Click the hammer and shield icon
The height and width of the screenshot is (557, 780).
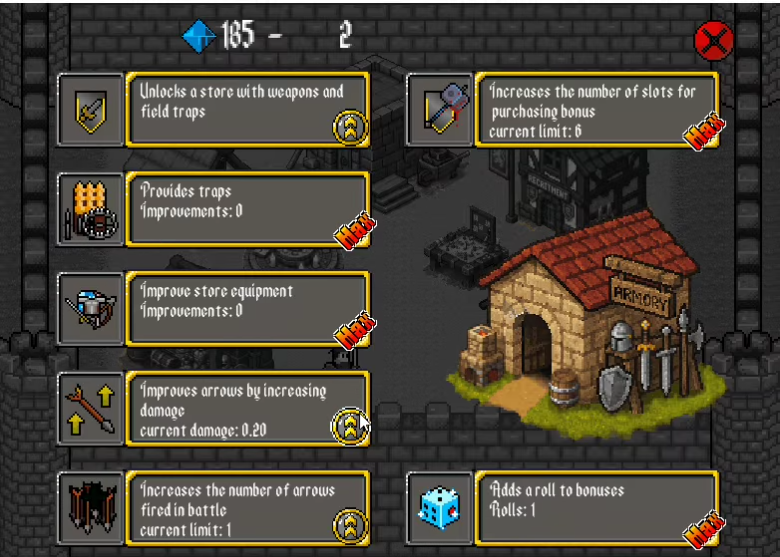pyautogui.click(x=440, y=109)
